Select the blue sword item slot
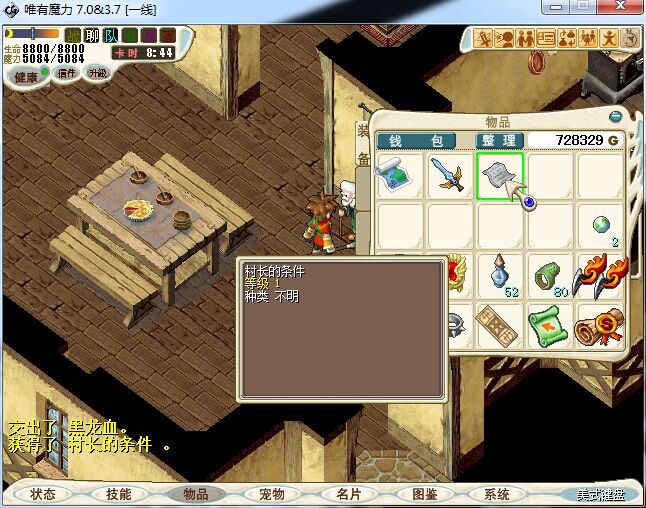 point(449,176)
